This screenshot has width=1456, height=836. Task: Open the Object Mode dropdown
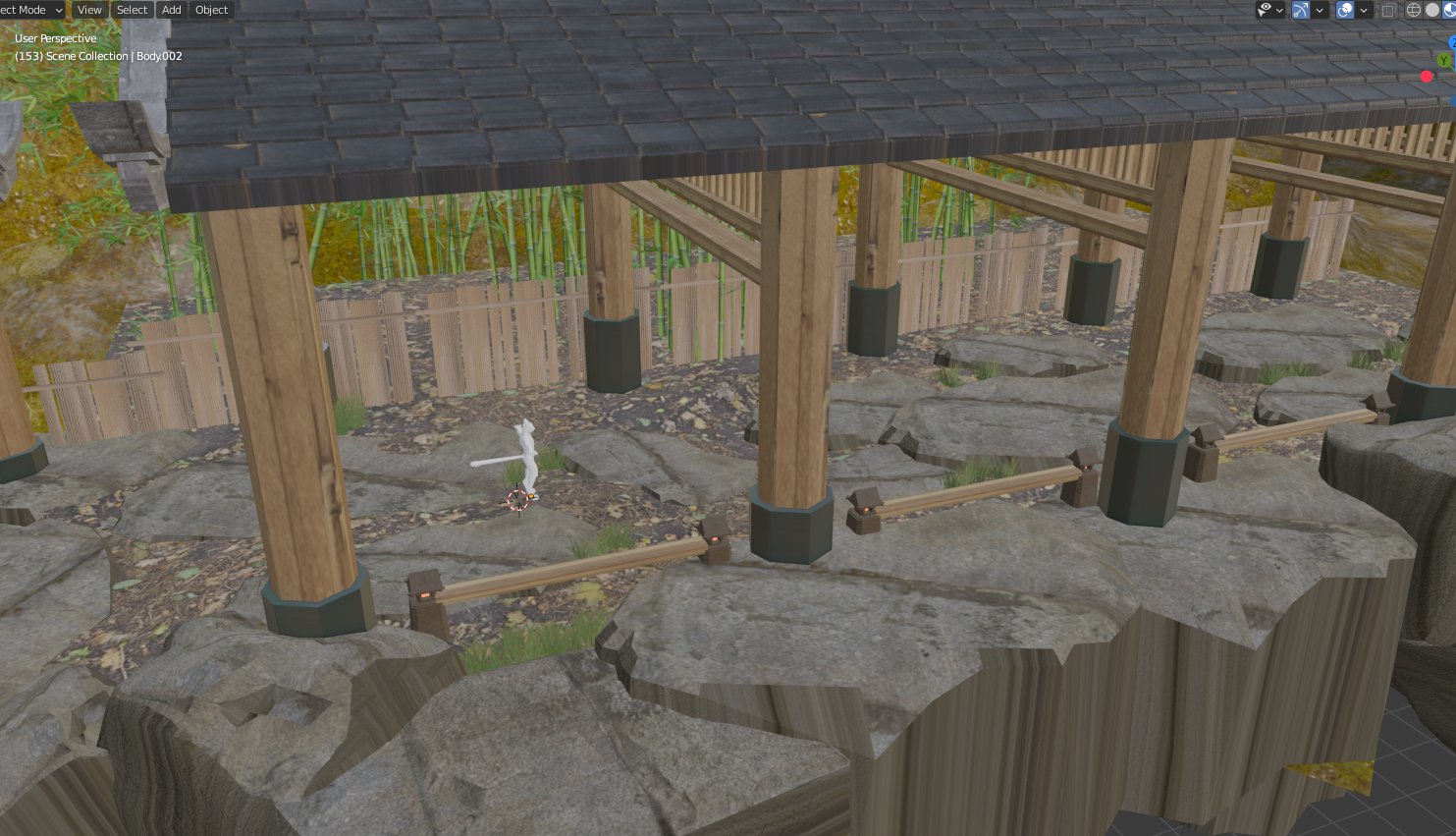(29, 10)
